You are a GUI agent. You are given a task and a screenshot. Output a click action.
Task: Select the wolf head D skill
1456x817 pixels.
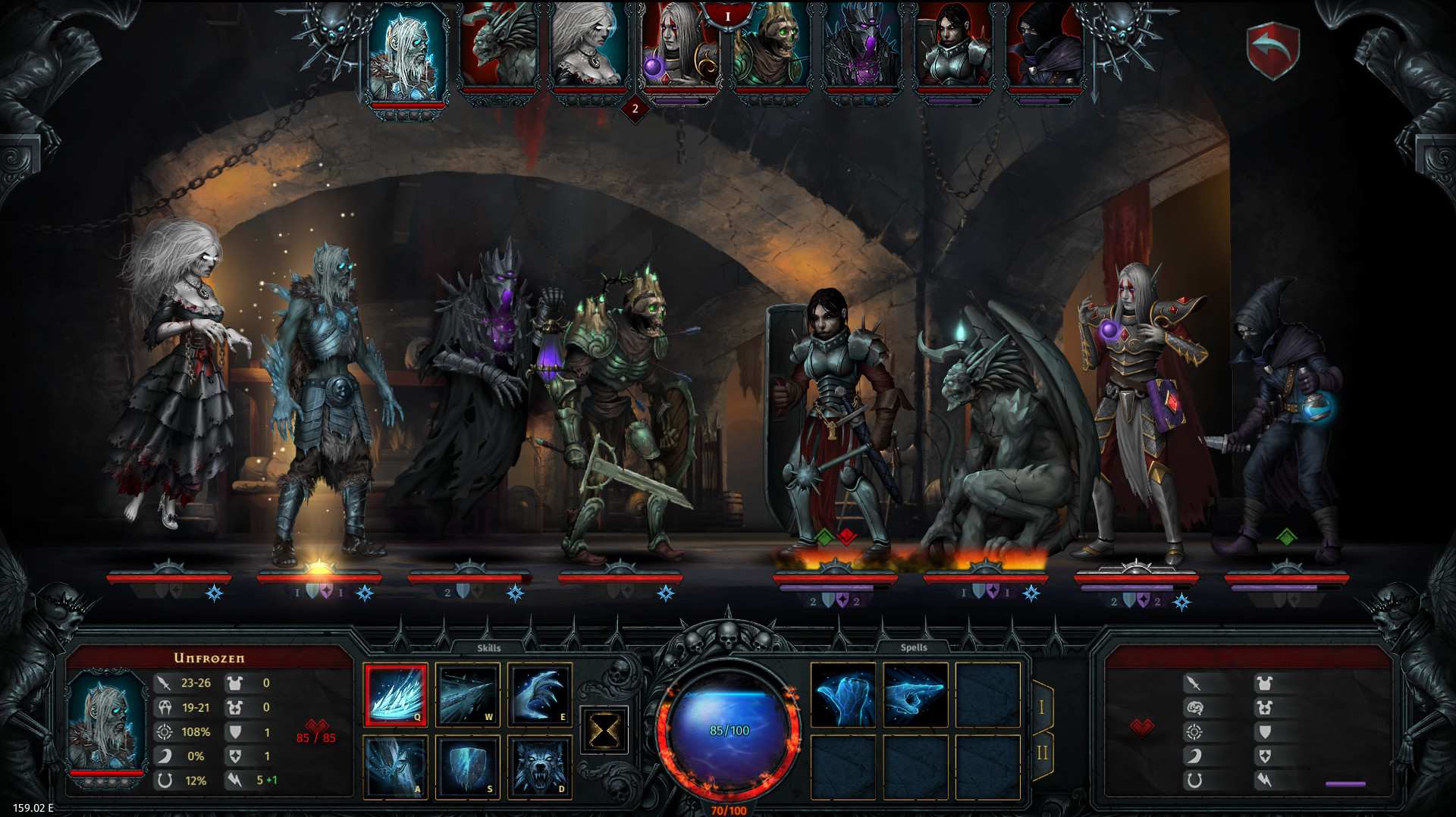click(539, 765)
